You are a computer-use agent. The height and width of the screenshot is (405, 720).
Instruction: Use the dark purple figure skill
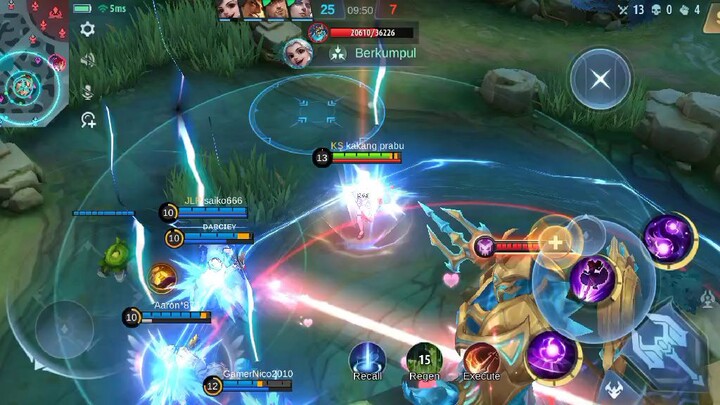594,279
